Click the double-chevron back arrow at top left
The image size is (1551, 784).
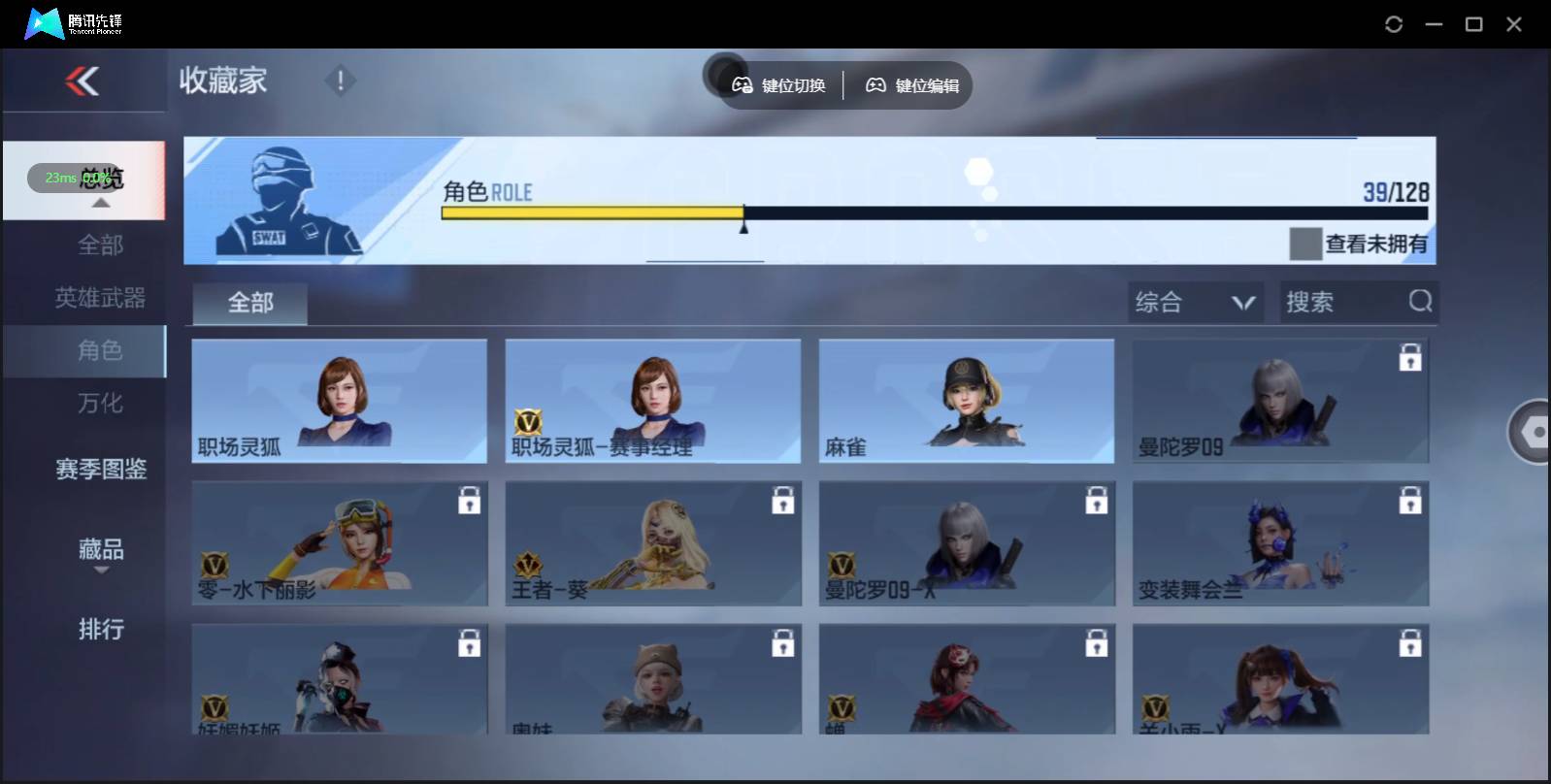[82, 81]
